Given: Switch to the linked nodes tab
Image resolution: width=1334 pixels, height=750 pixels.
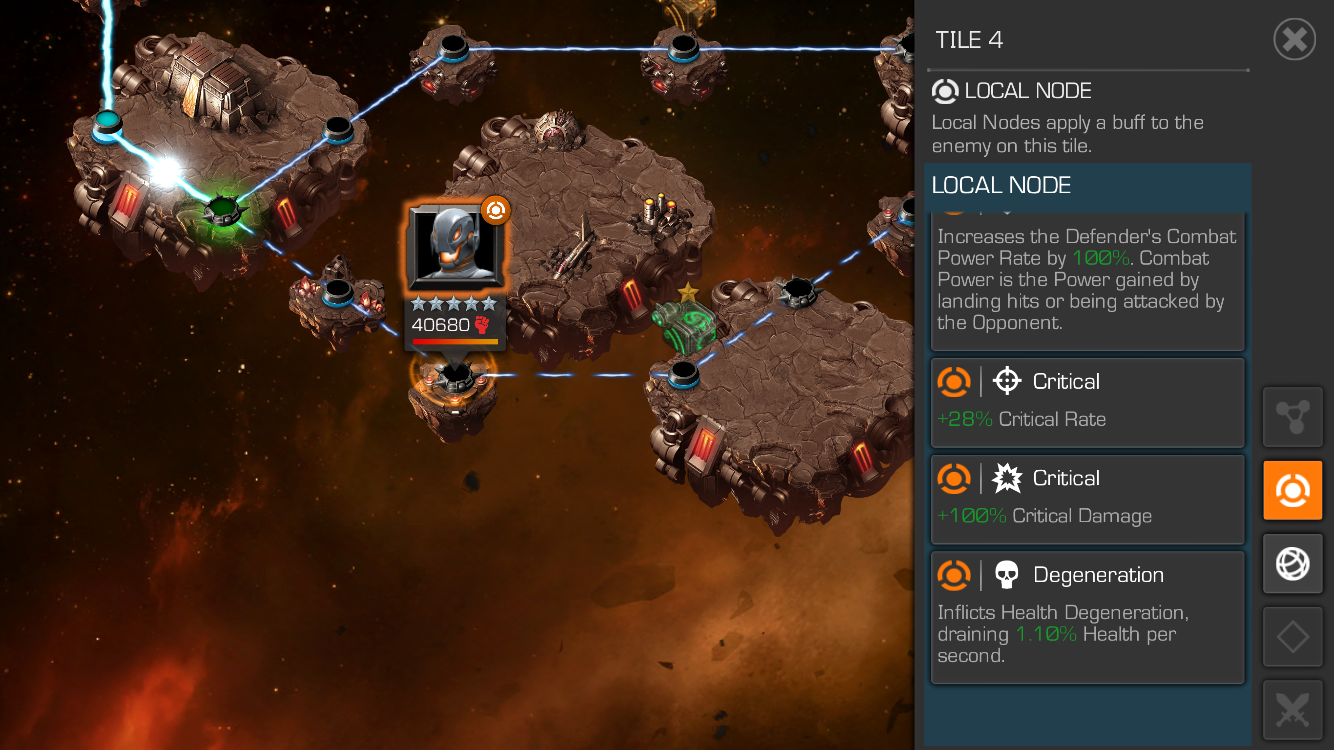Looking at the screenshot, I should (x=1292, y=417).
